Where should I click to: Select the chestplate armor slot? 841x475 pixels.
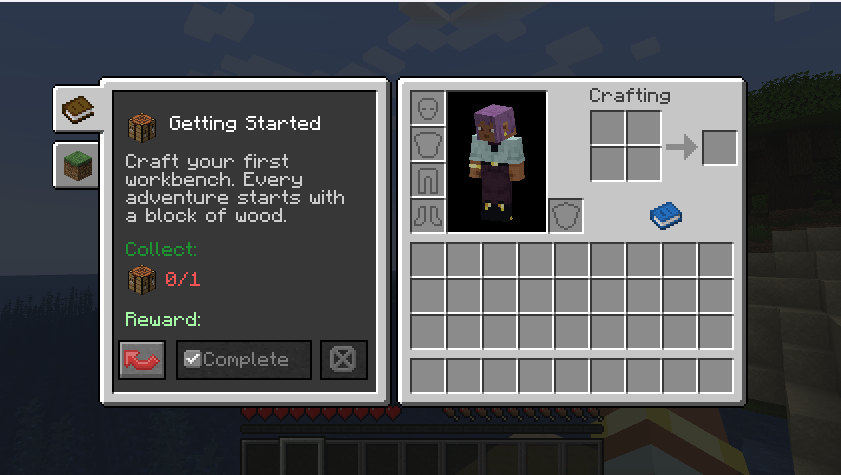pos(428,144)
